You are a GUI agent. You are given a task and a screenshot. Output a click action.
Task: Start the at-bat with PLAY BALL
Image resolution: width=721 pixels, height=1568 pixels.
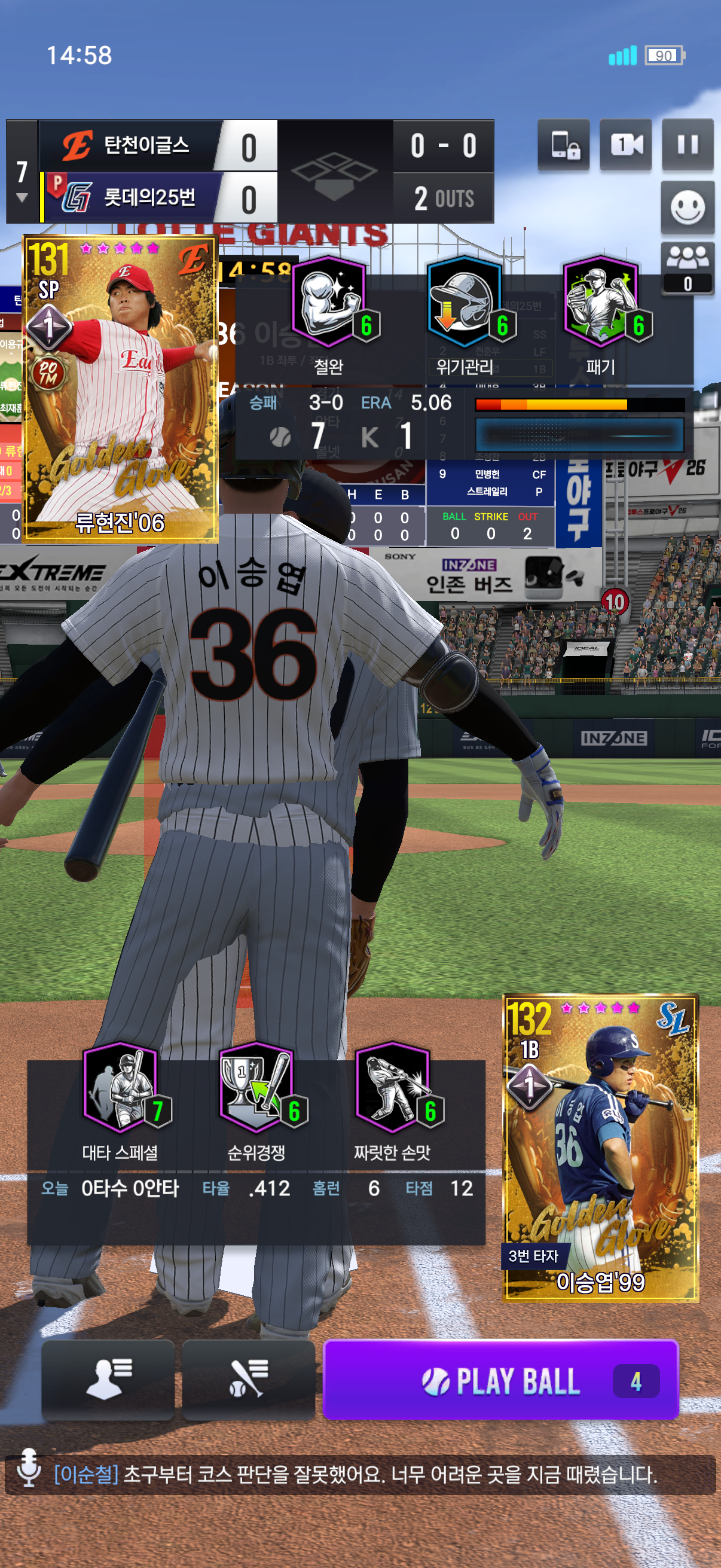coord(500,1379)
